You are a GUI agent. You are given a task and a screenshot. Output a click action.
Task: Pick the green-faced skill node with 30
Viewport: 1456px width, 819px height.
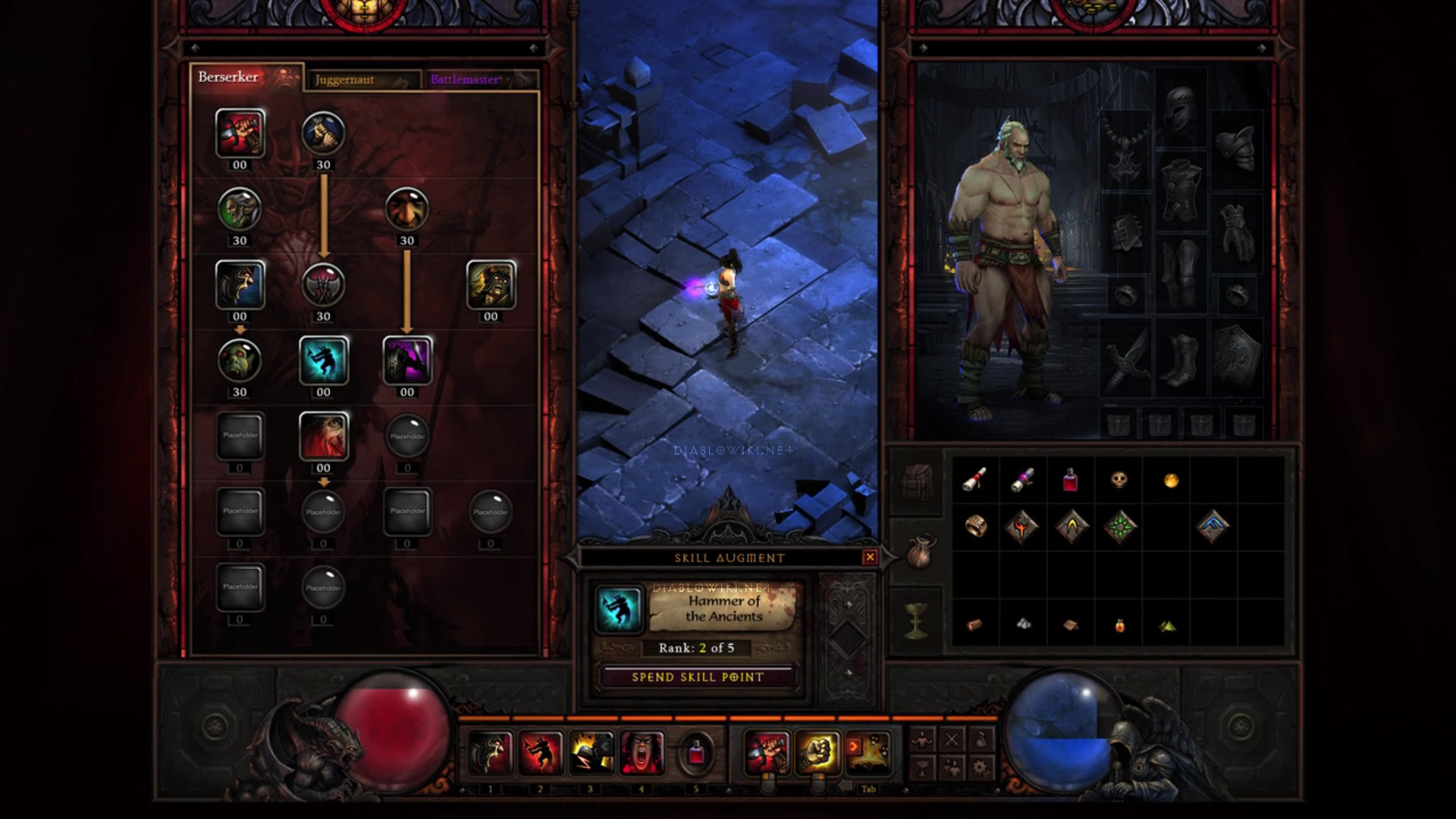[240, 360]
